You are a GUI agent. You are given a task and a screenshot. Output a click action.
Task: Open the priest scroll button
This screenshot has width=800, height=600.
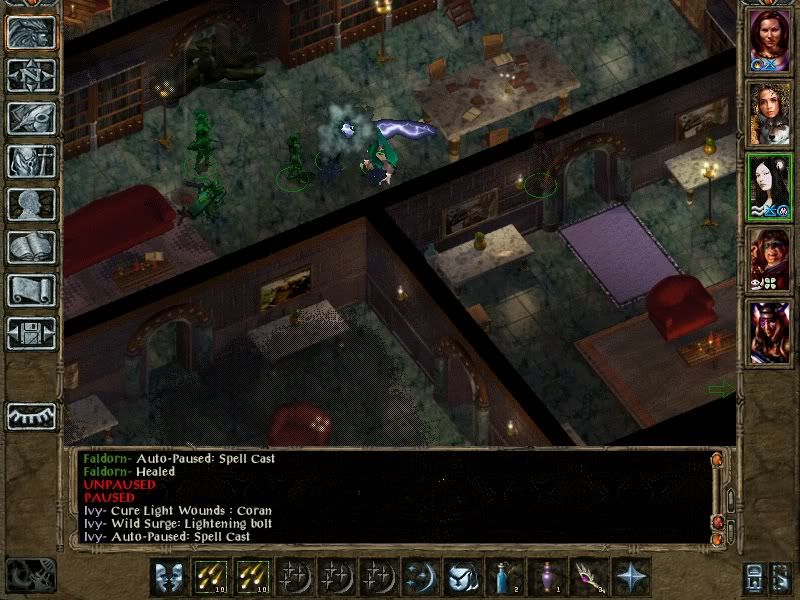pos(31,290)
